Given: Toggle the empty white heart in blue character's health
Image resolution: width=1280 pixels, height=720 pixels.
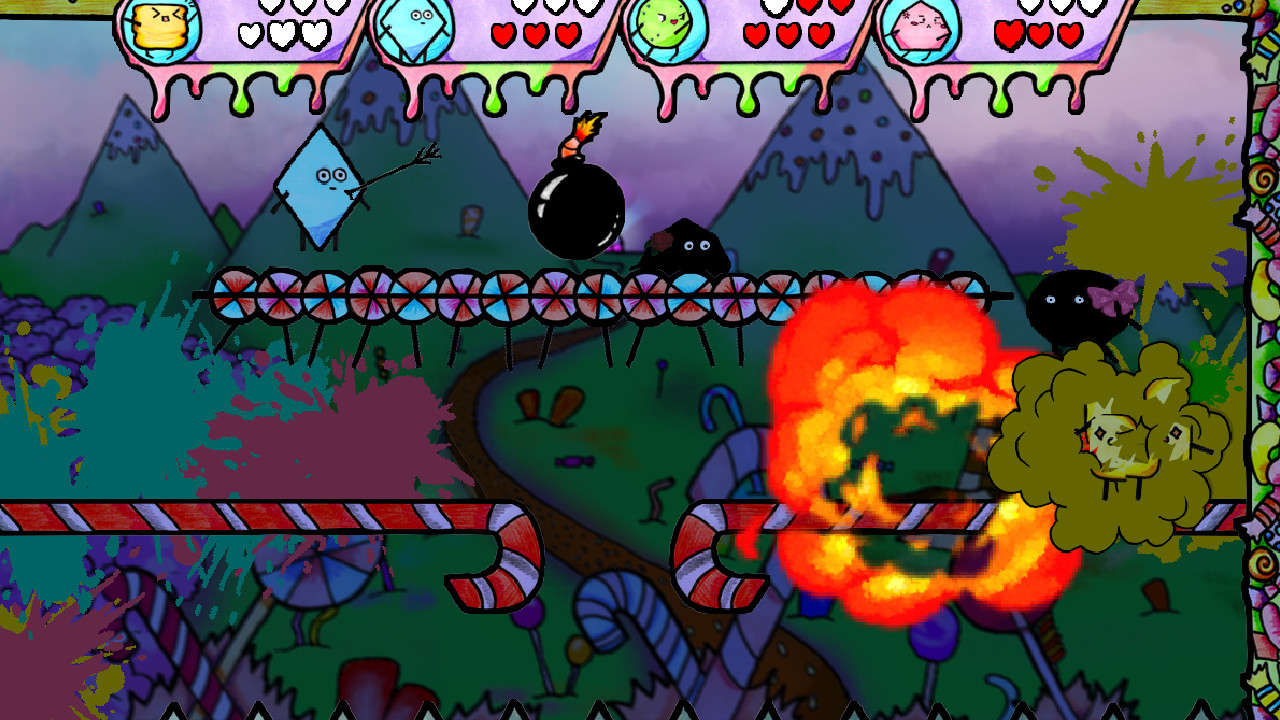Looking at the screenshot, I should tap(522, 8).
